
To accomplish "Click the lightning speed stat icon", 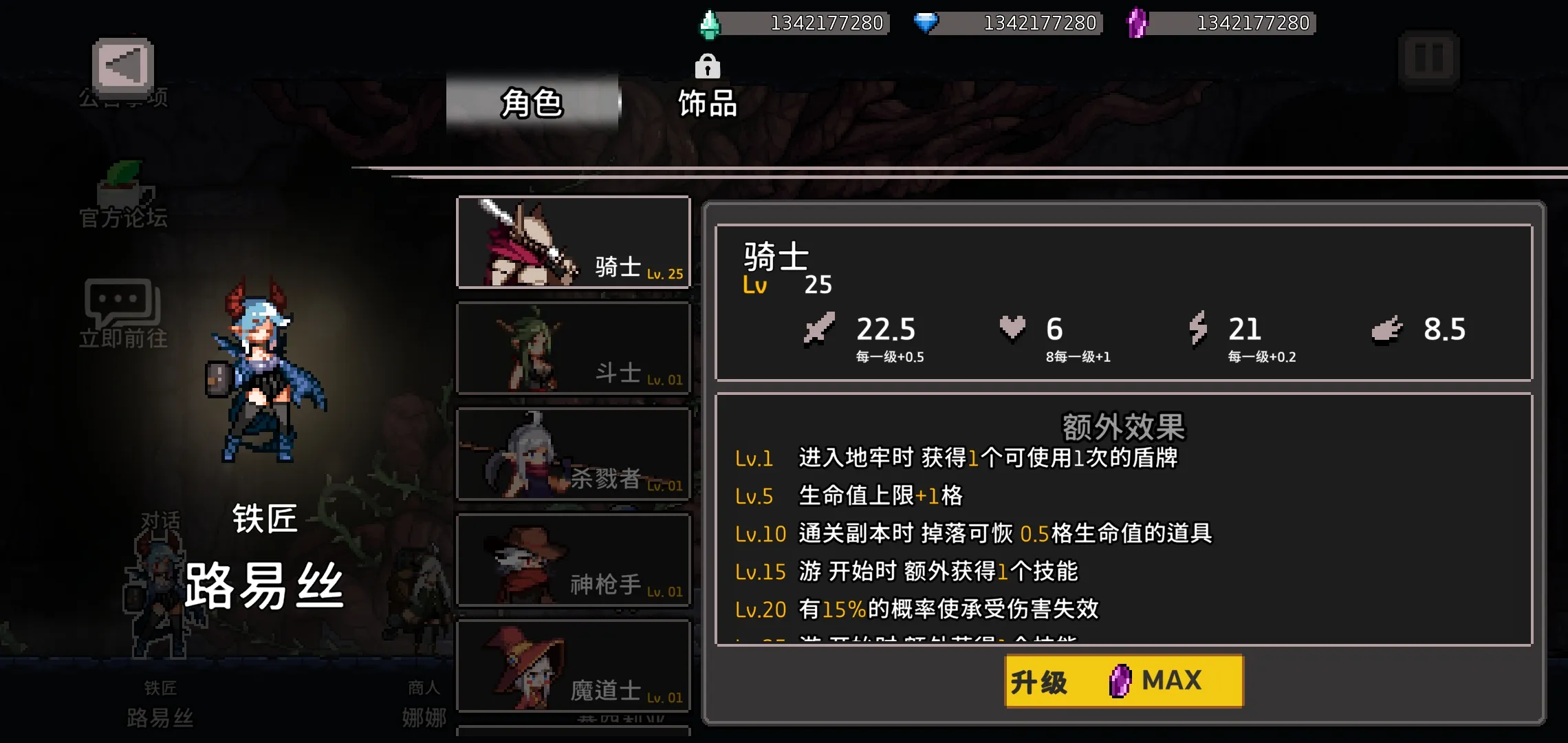I will (1198, 330).
